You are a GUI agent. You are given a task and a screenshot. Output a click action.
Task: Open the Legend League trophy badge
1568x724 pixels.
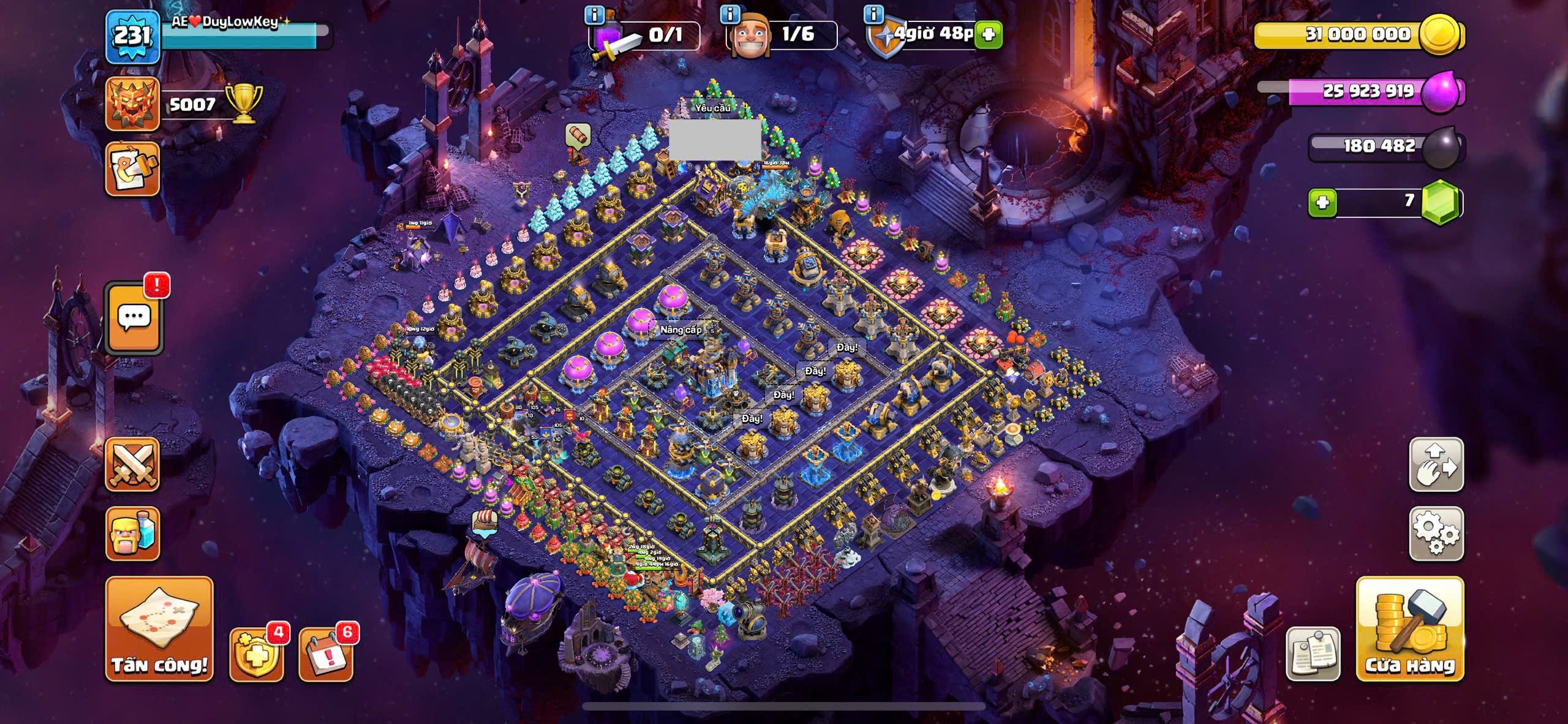coord(132,104)
